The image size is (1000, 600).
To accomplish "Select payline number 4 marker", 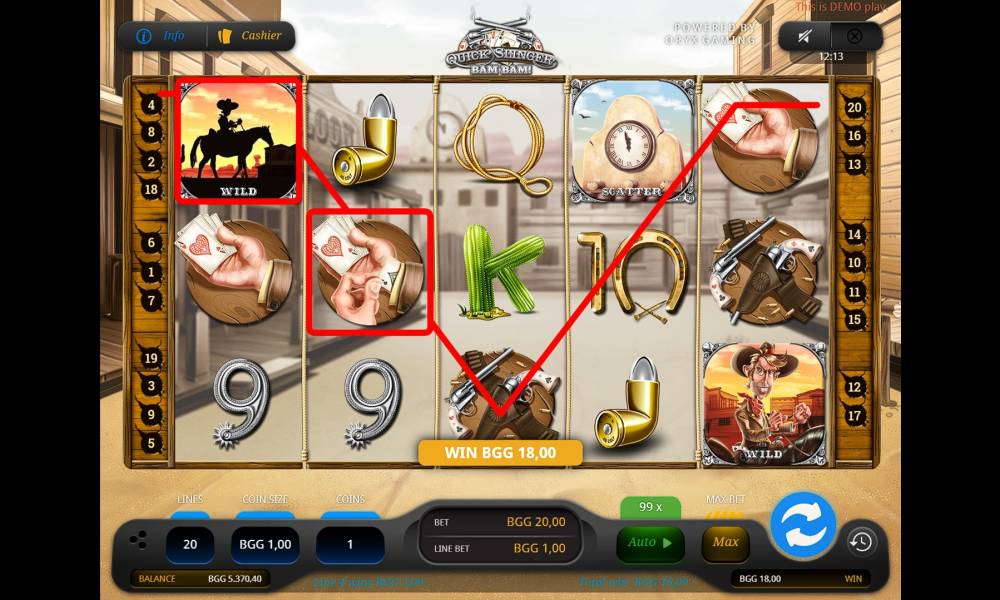I will click(x=152, y=104).
